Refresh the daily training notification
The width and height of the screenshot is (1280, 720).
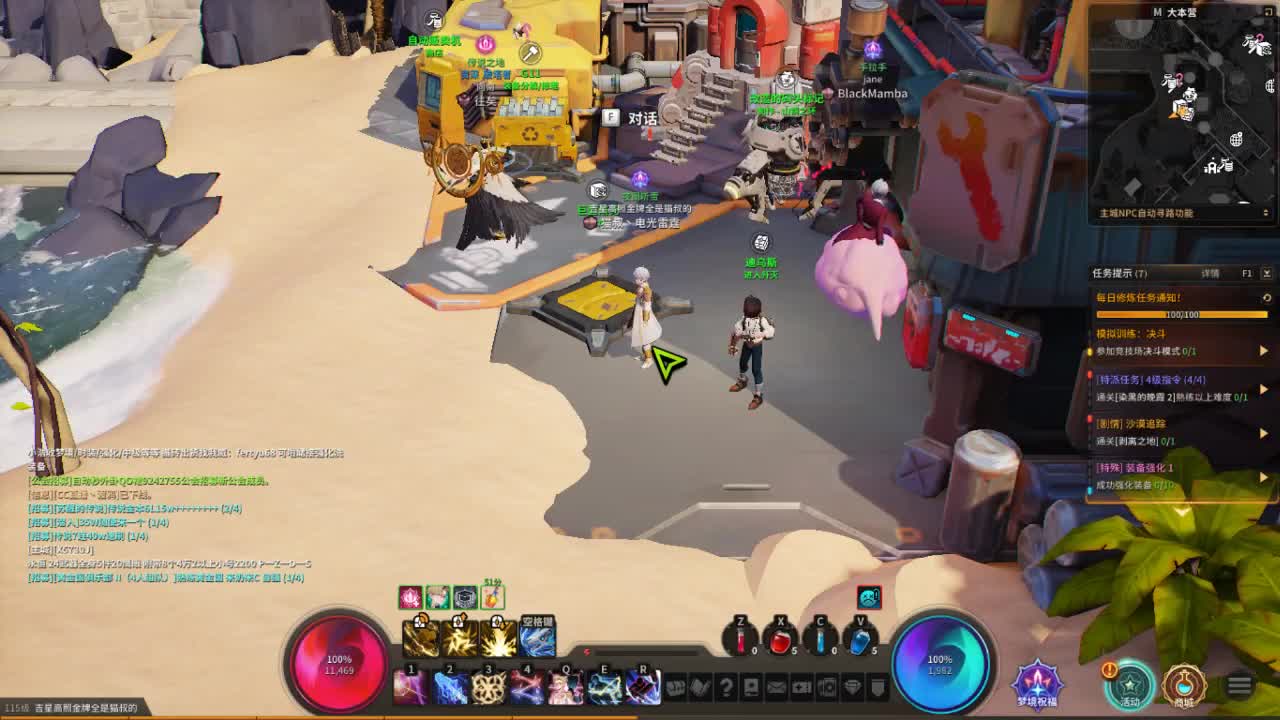click(1266, 298)
